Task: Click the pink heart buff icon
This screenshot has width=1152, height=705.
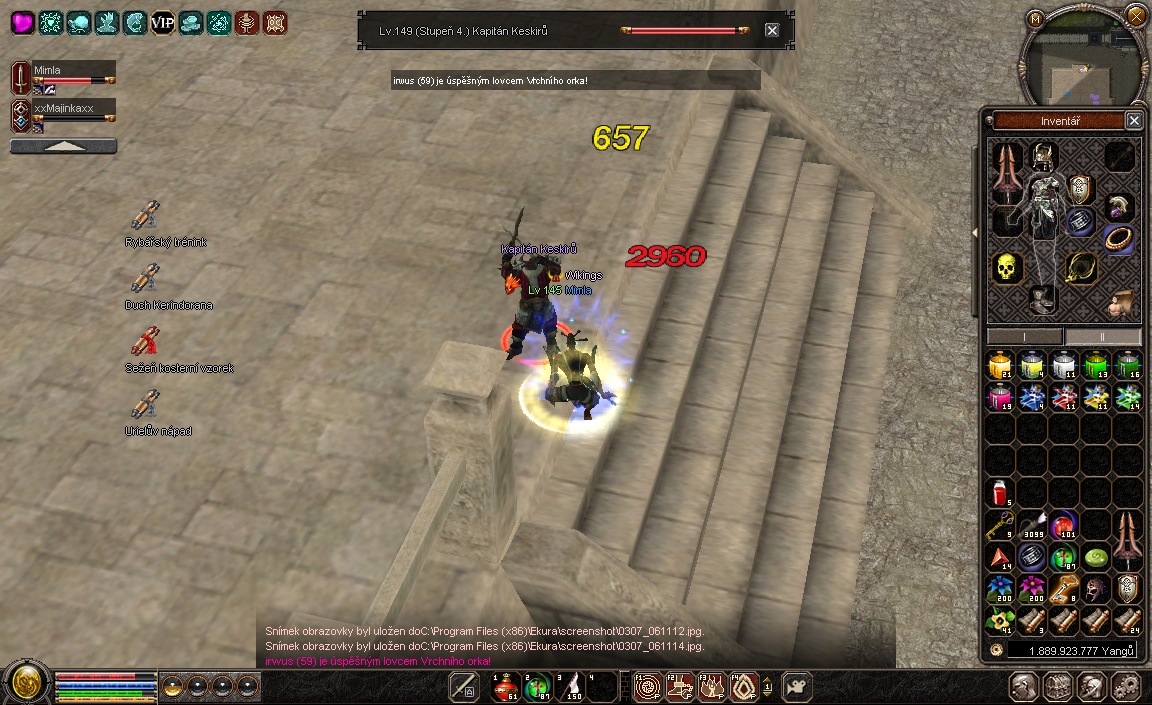Action: click(x=22, y=22)
